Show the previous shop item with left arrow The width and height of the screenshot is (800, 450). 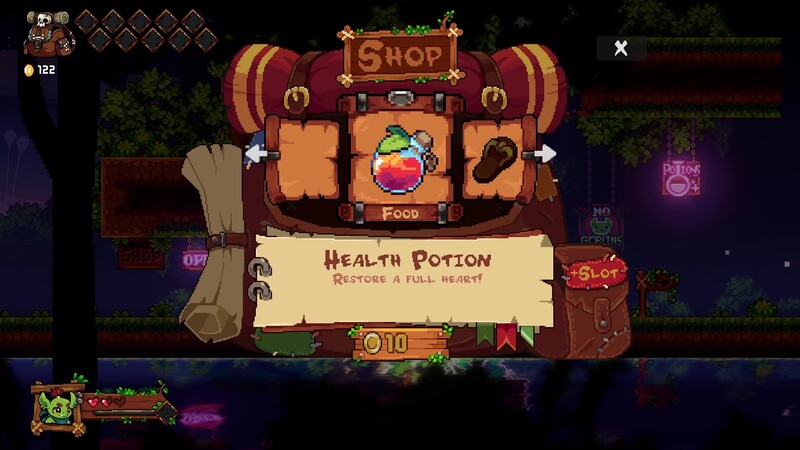tap(253, 153)
